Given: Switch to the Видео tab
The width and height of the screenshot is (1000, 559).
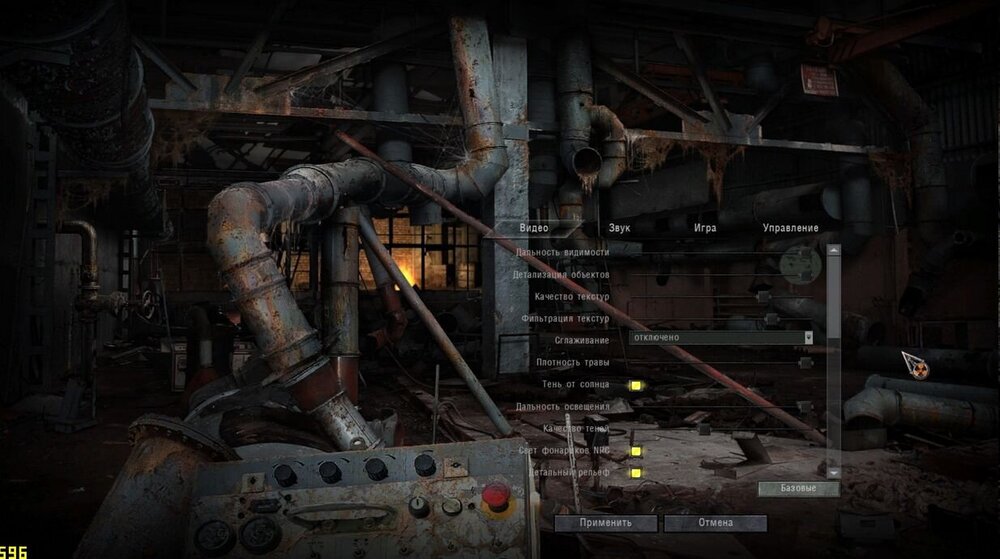Looking at the screenshot, I should tap(534, 228).
